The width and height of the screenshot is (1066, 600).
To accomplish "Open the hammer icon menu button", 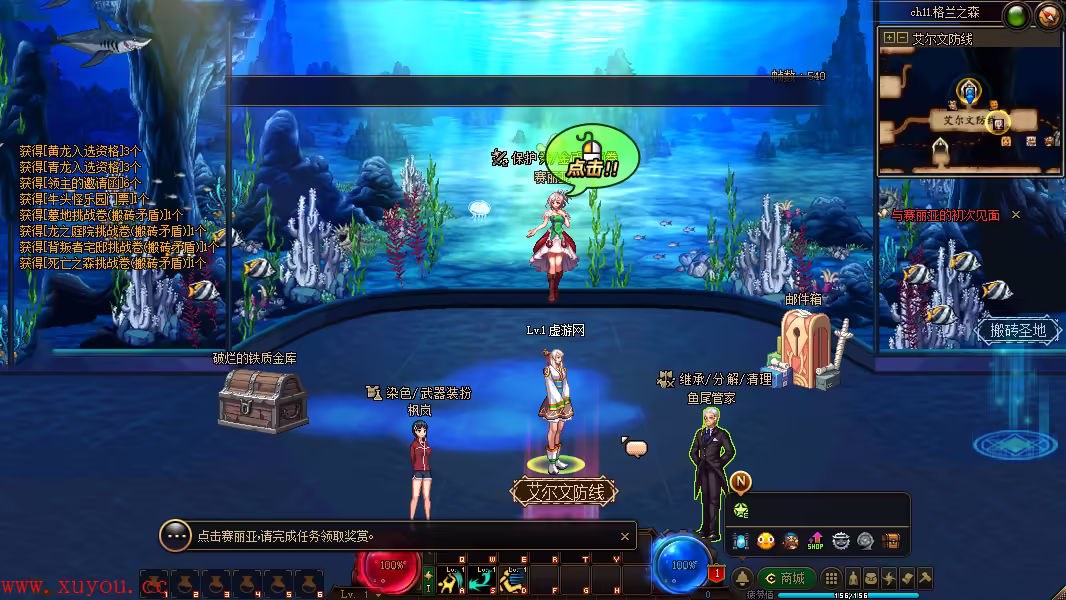I will (925, 578).
